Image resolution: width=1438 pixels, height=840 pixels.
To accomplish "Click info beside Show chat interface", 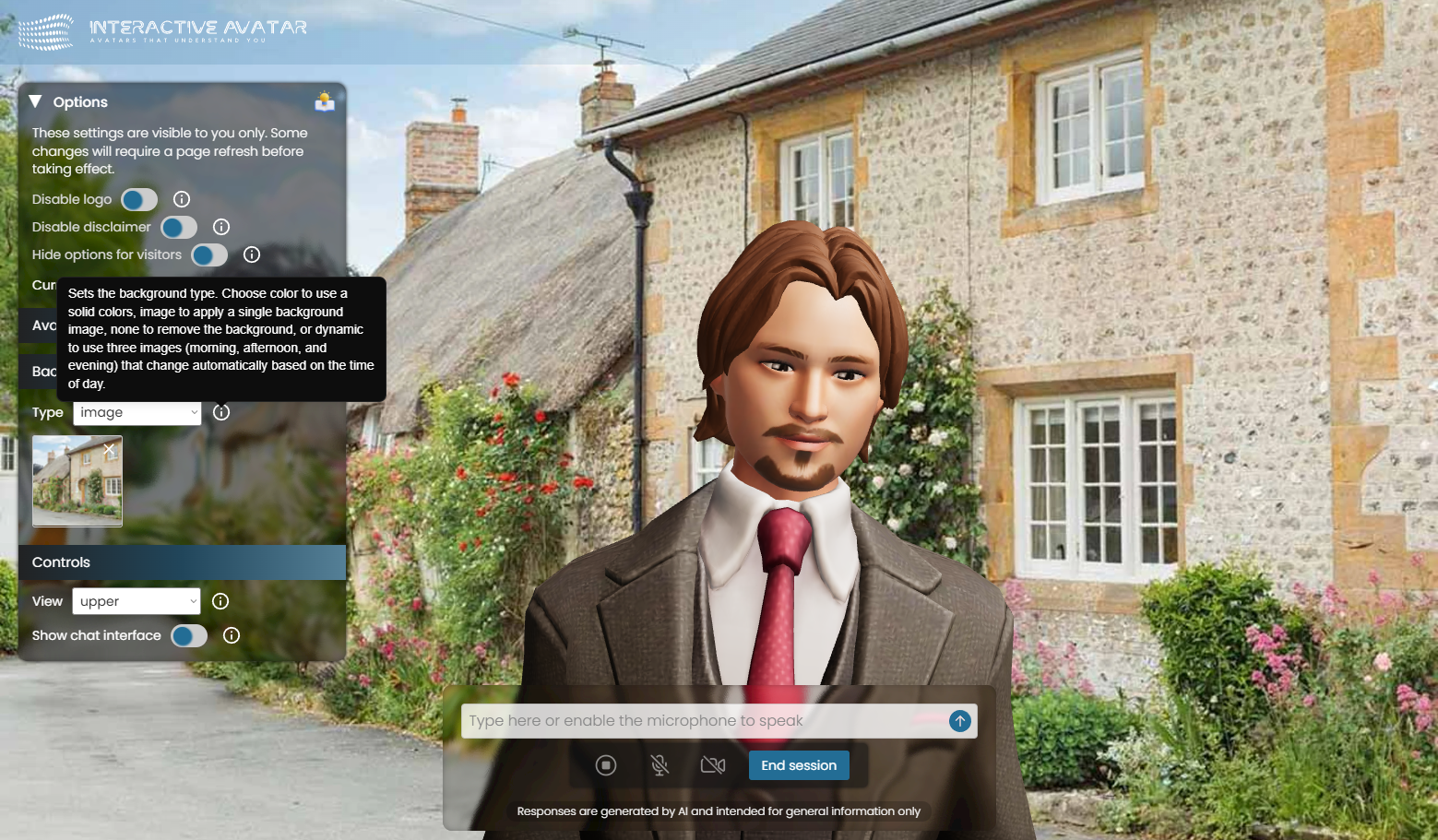I will tap(231, 635).
